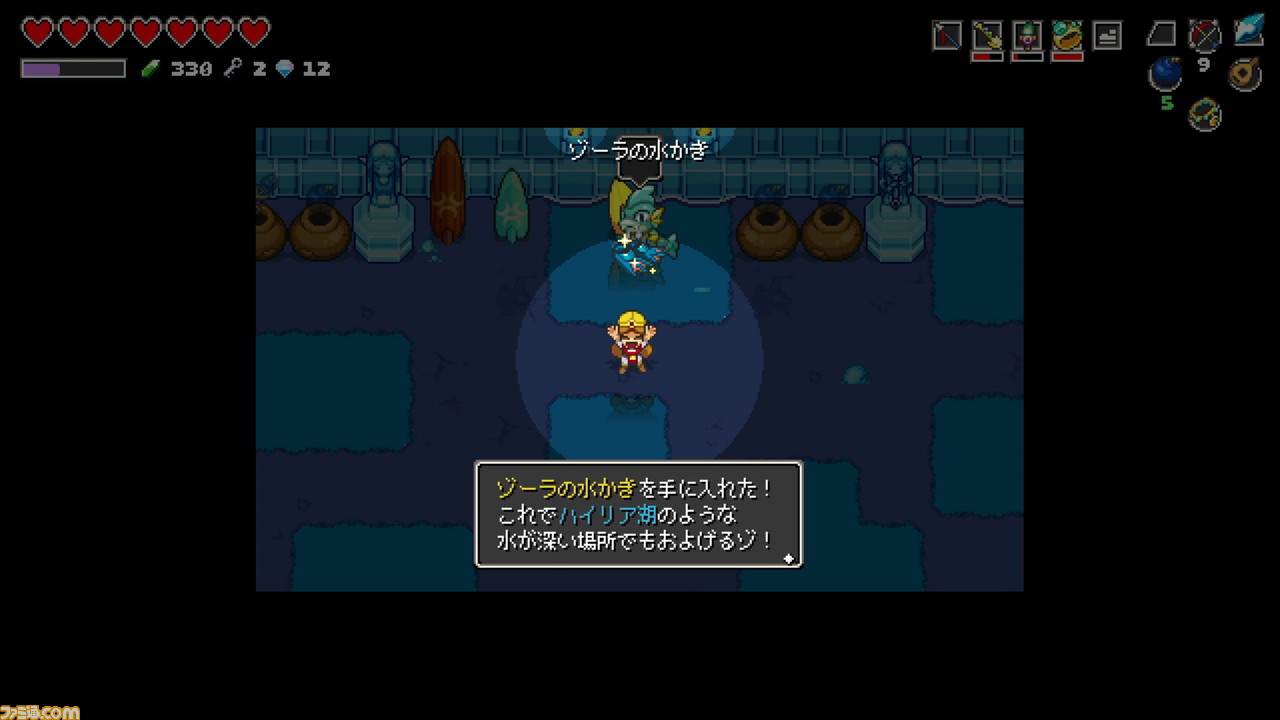Select the golden shovel weapon slot
The width and height of the screenshot is (1280, 720).
click(986, 34)
